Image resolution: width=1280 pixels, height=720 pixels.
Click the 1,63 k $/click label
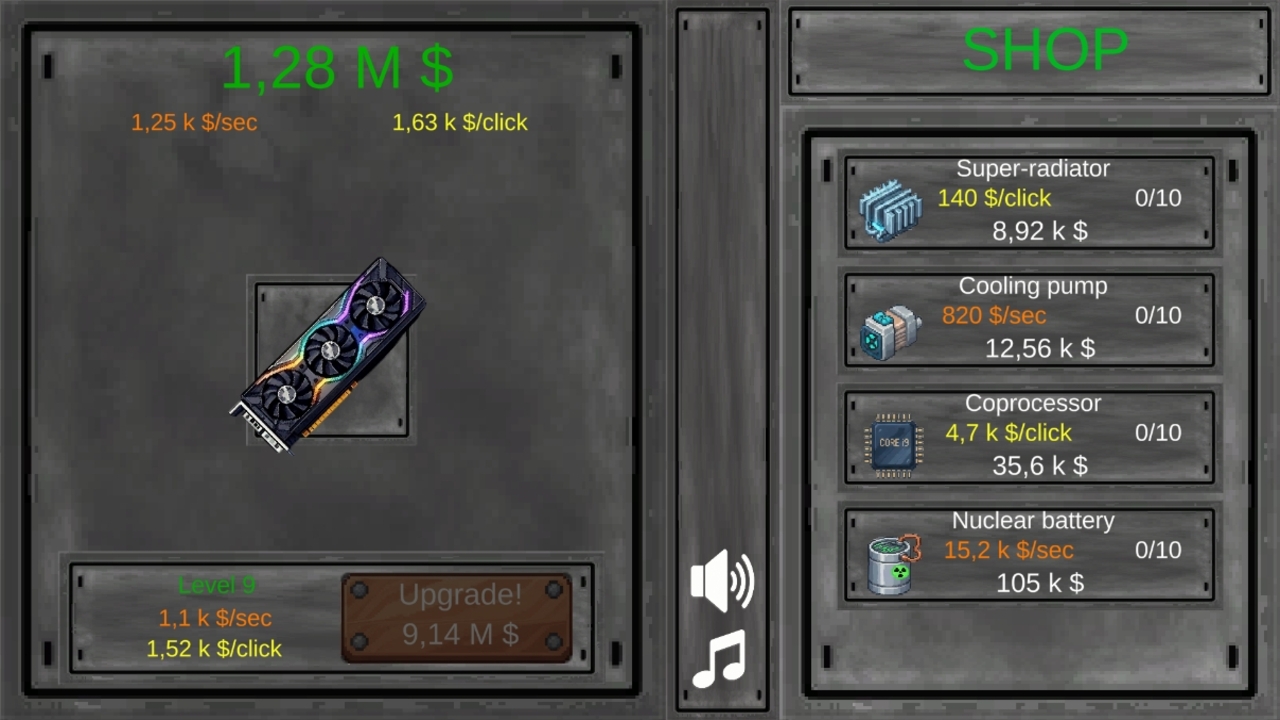point(460,122)
